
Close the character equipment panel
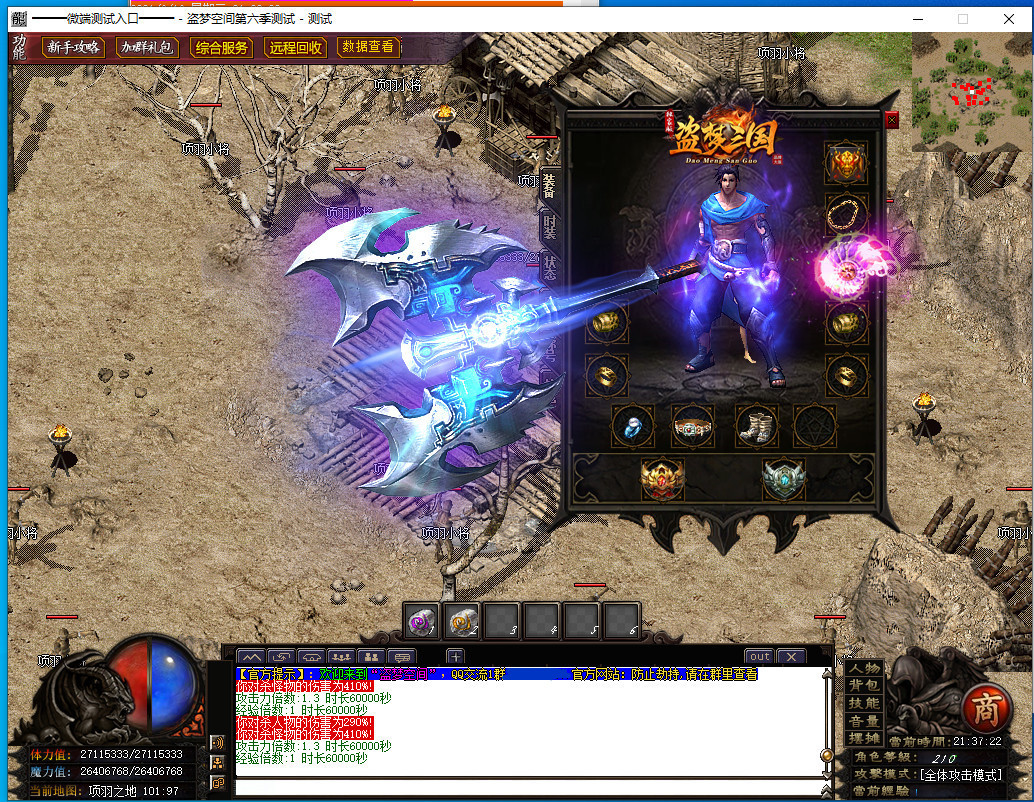point(892,120)
